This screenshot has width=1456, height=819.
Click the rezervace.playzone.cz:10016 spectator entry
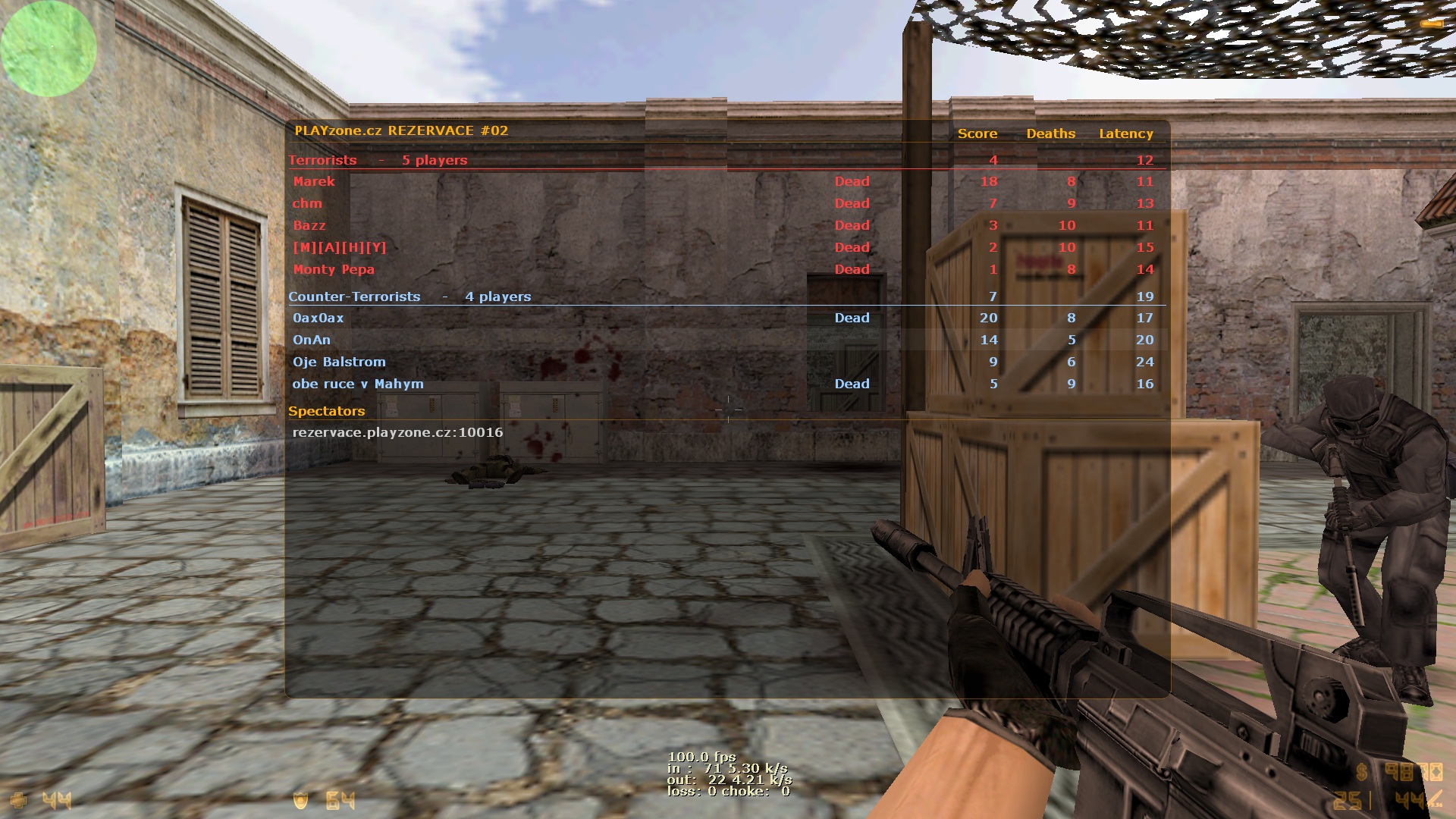tap(397, 432)
